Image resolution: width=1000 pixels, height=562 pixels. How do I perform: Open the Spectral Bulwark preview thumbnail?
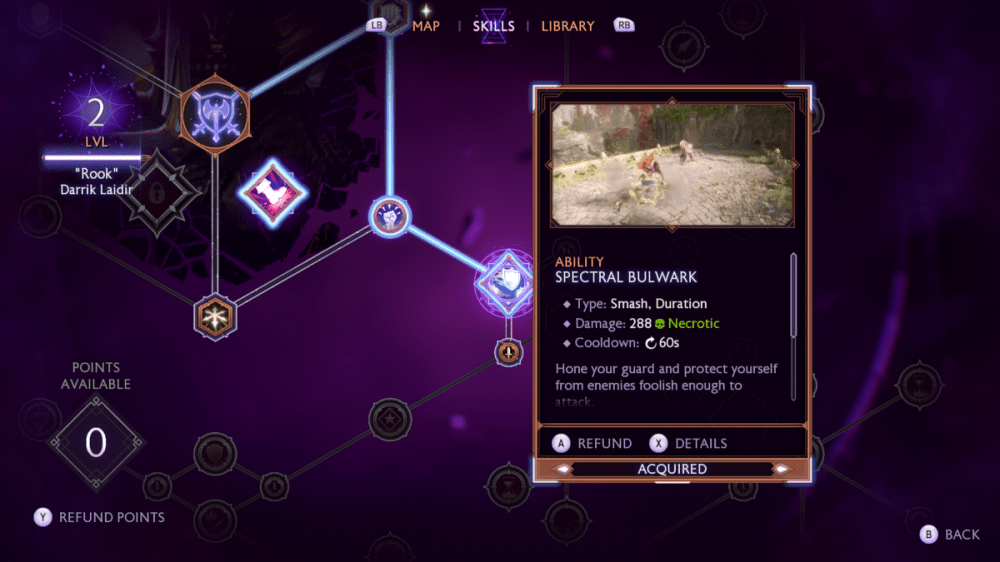tap(671, 165)
